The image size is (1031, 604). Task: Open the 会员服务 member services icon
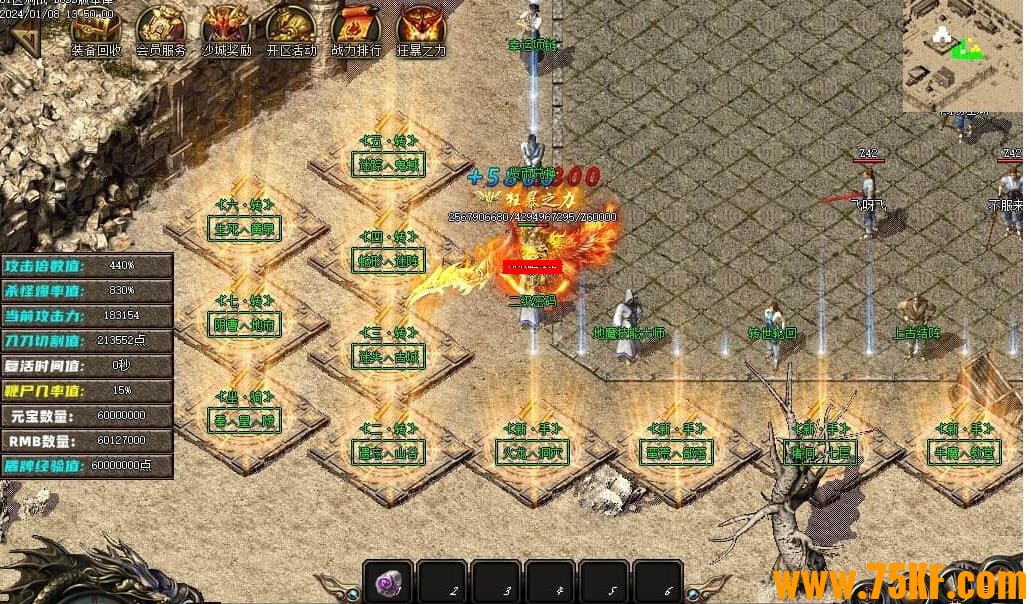161,29
